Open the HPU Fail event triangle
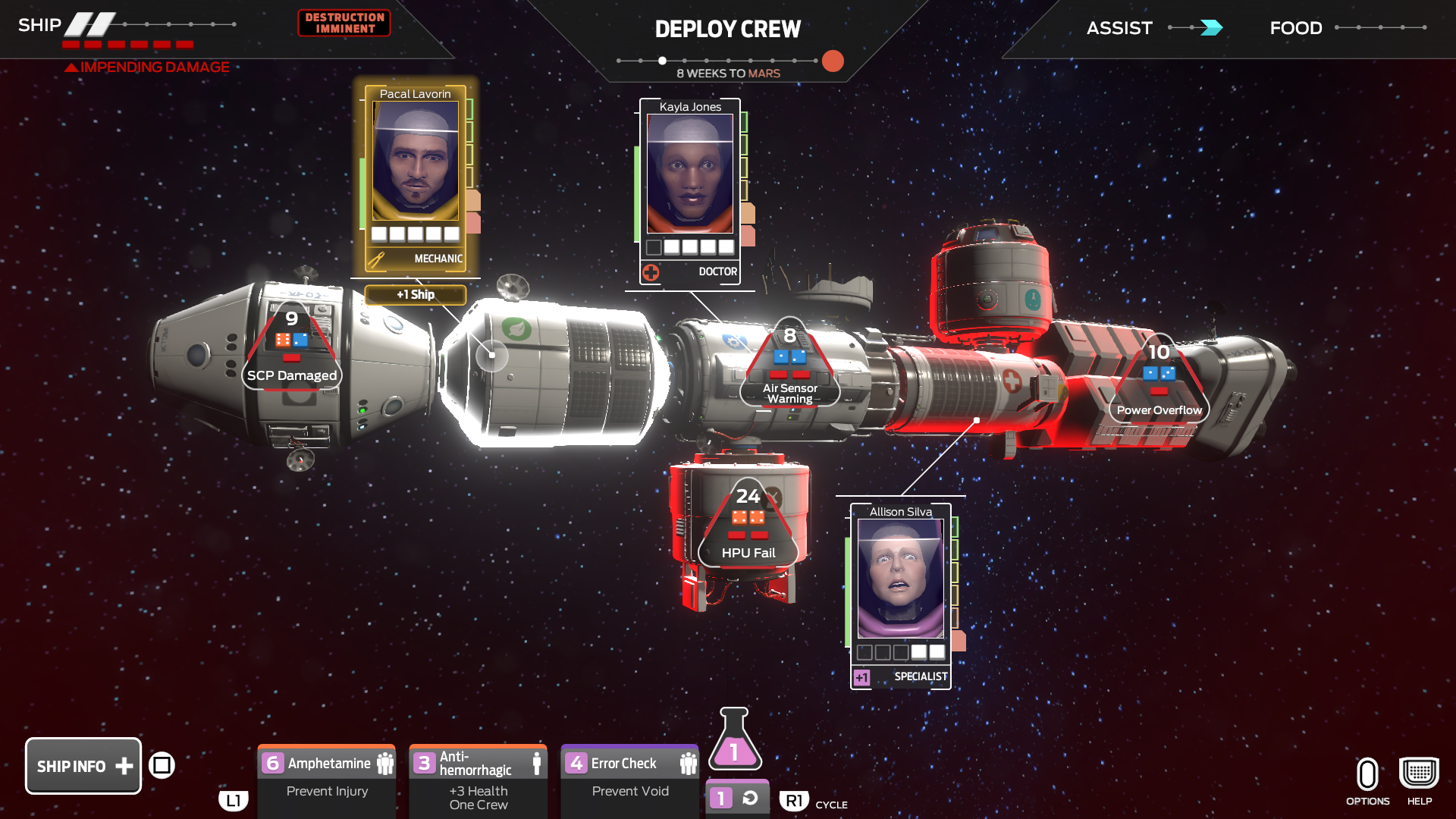 coord(747,523)
